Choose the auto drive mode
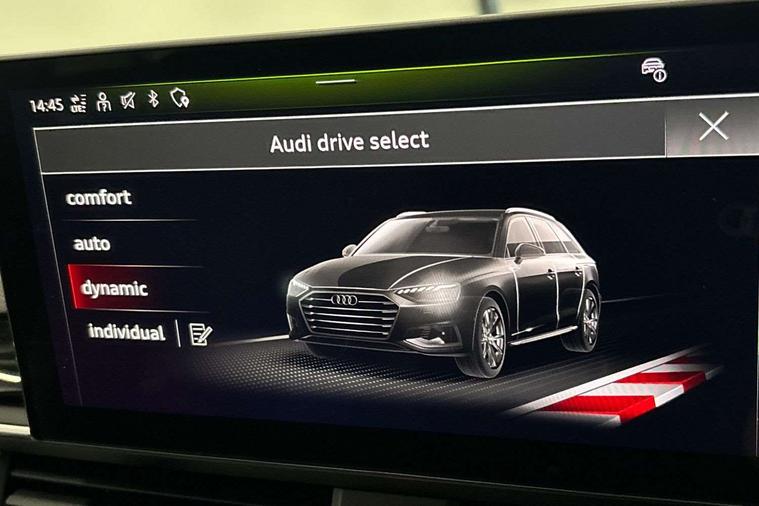Screen dimensions: 759x506 click(x=92, y=243)
